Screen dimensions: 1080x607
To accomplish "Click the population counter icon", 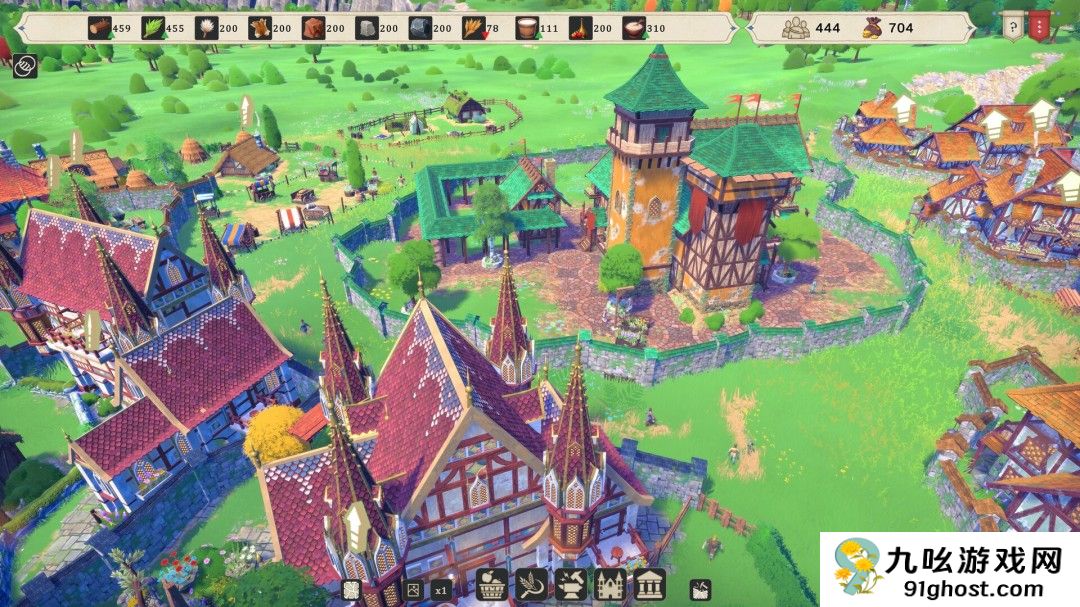I will click(797, 28).
